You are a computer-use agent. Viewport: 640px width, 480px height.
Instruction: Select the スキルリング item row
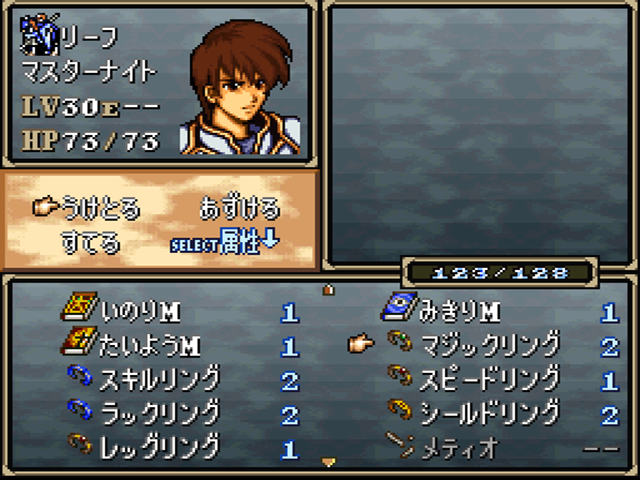coord(160,380)
